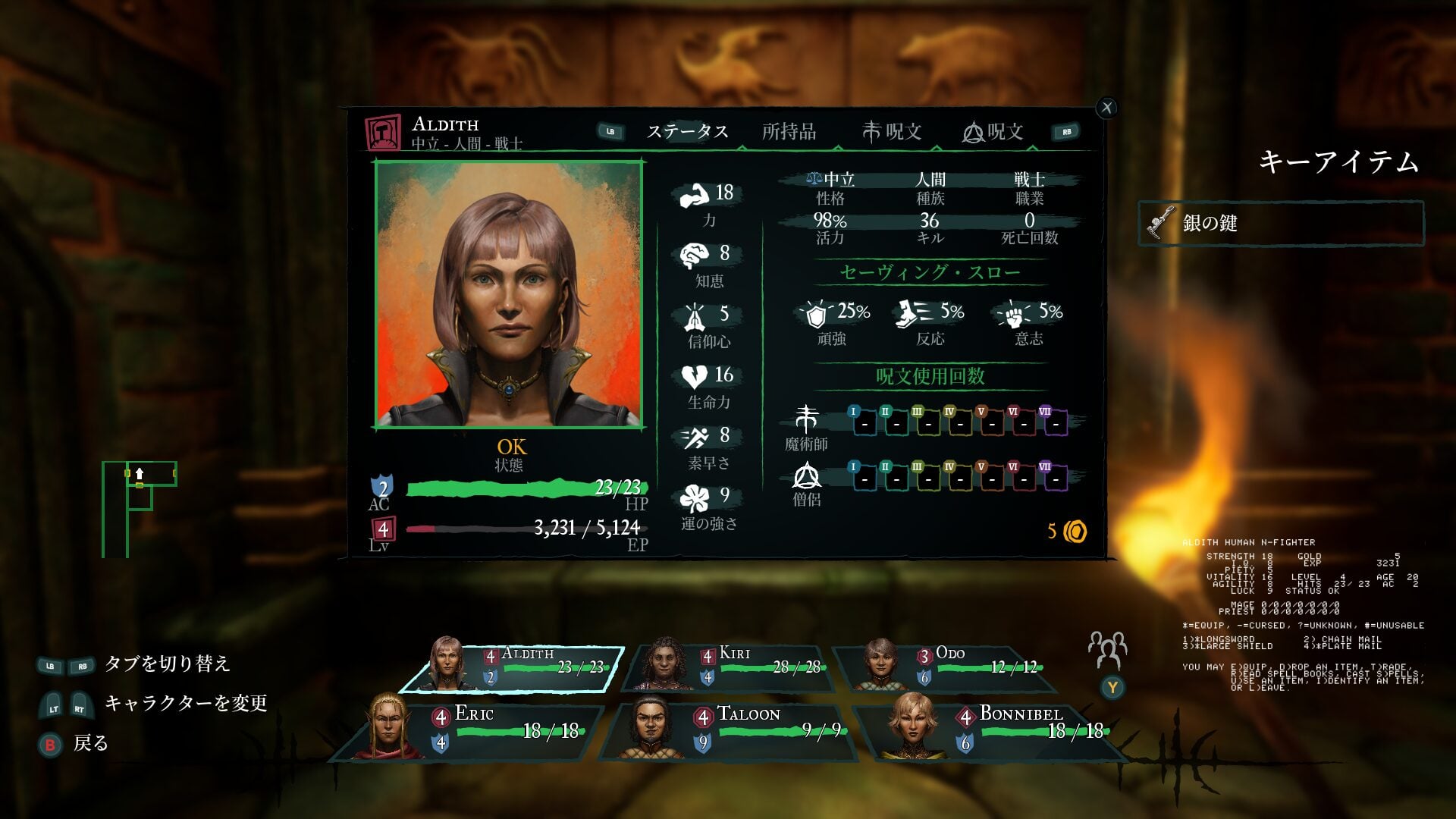This screenshot has height=819, width=1456.
Task: Pick Odo from the party list
Action: pos(946,667)
